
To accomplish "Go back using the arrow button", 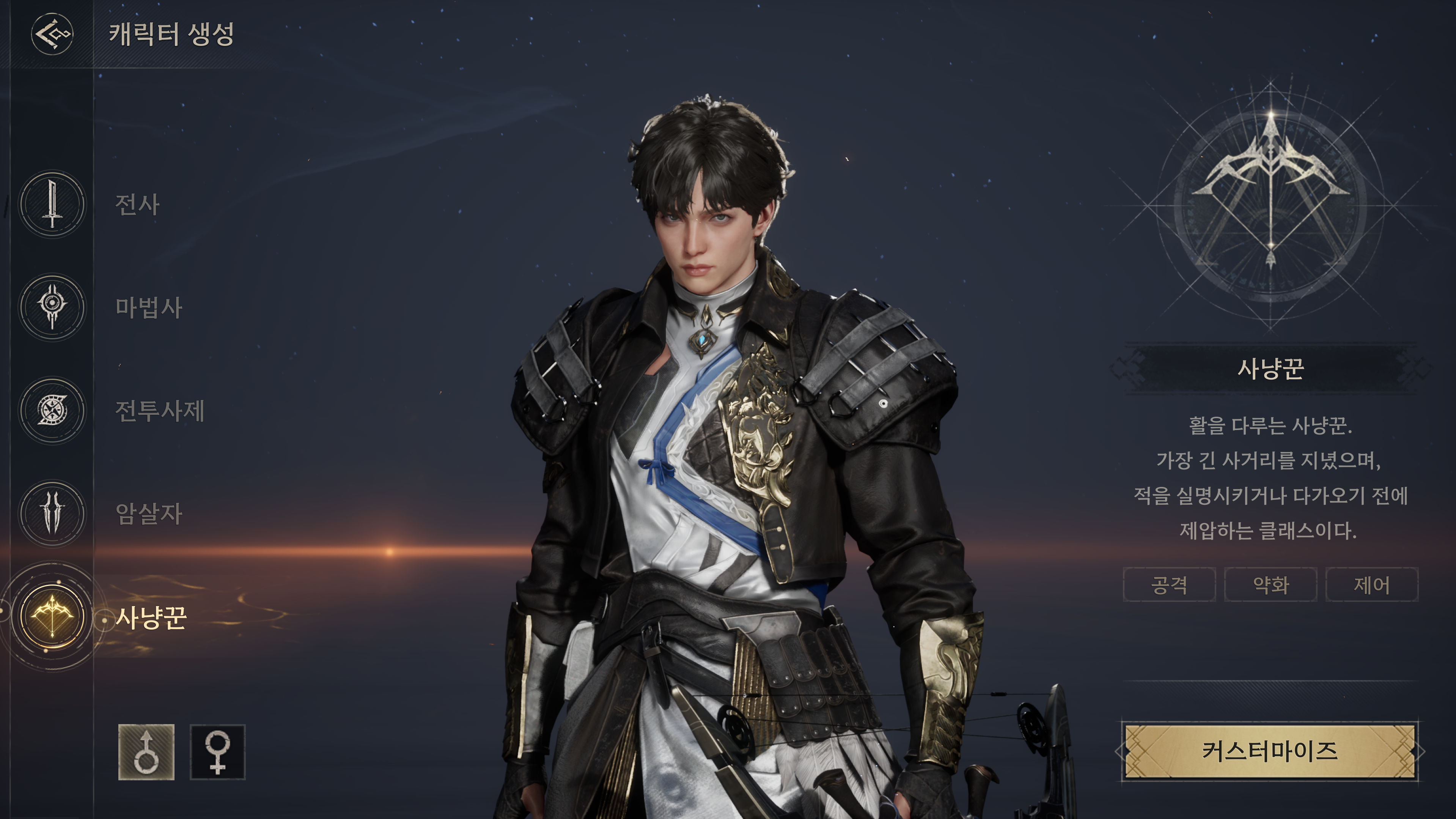I will tap(52, 34).
